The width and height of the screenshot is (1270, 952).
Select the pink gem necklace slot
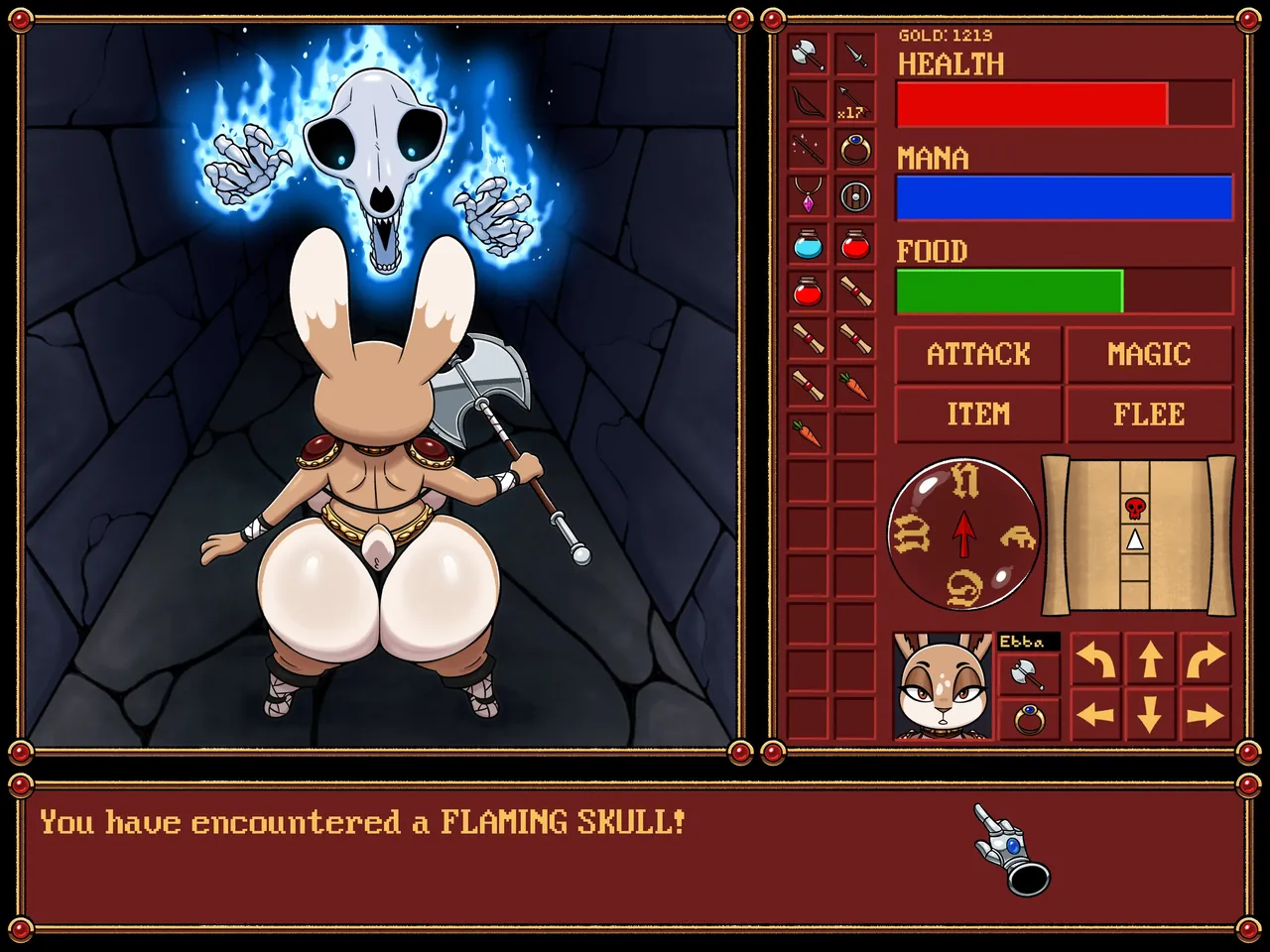tap(808, 196)
